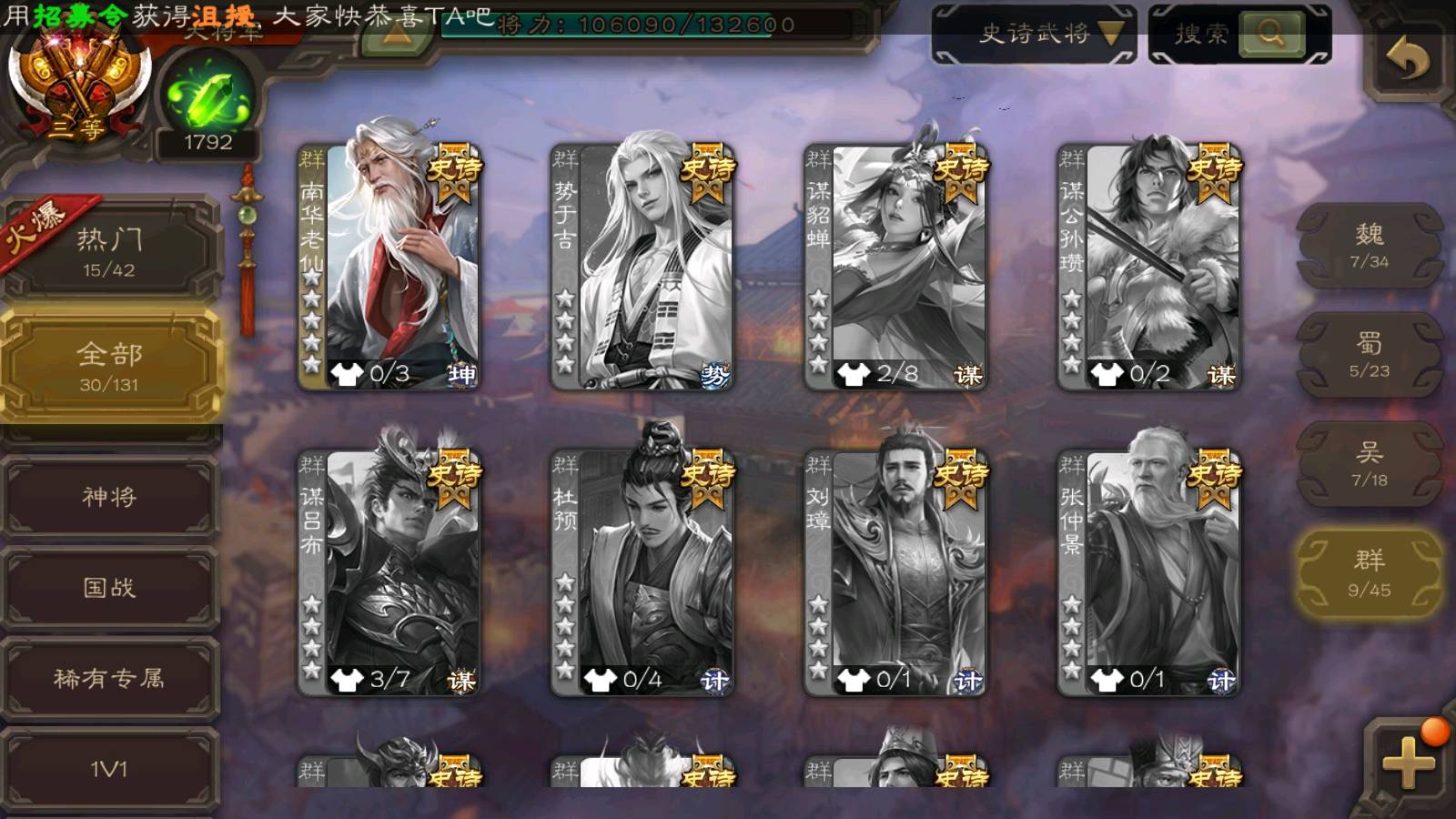The width and height of the screenshot is (1456, 819).
Task: Select the 群 faction filter
Action: [x=1370, y=573]
